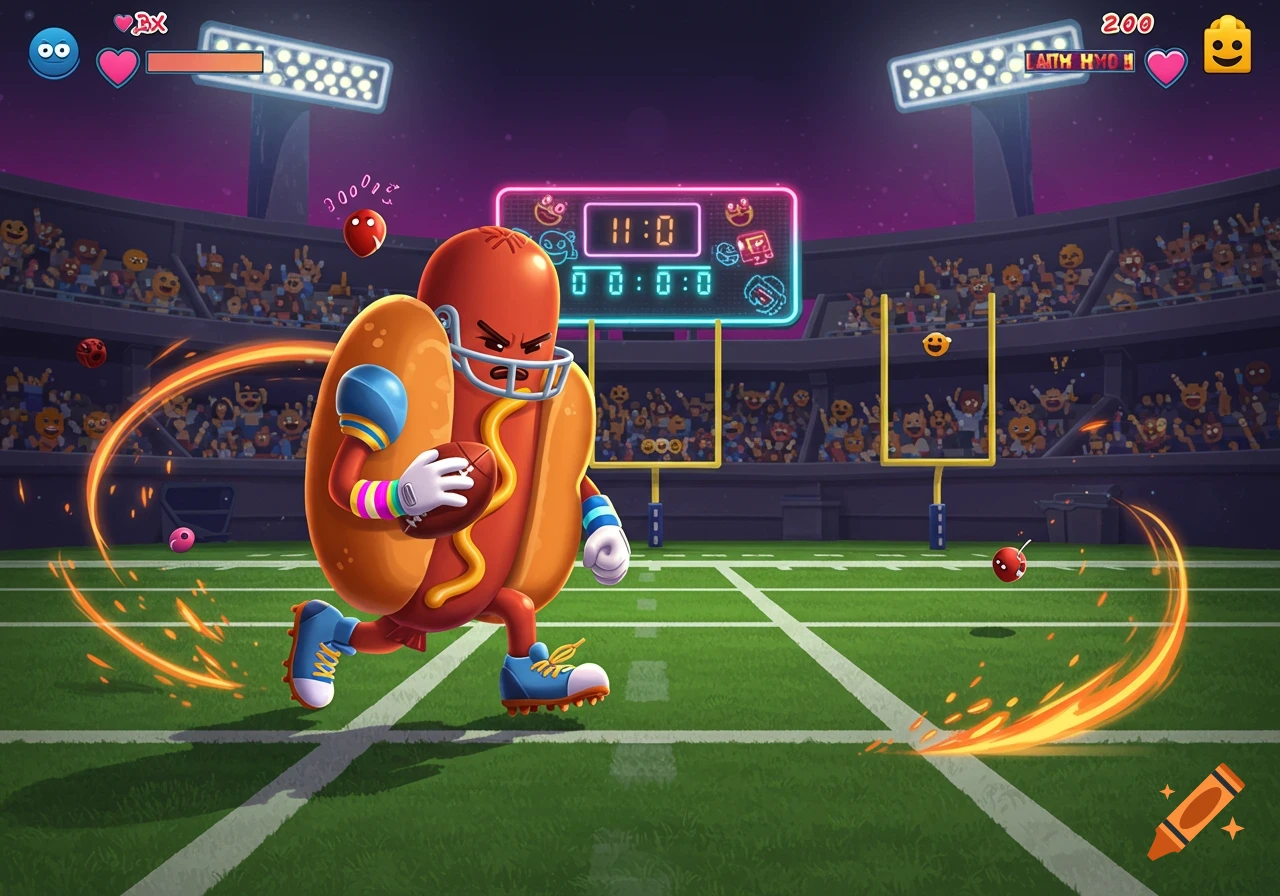This screenshot has height=896, width=1280.
Task: Toggle the blue winking face on the scoreboard
Action: (556, 246)
